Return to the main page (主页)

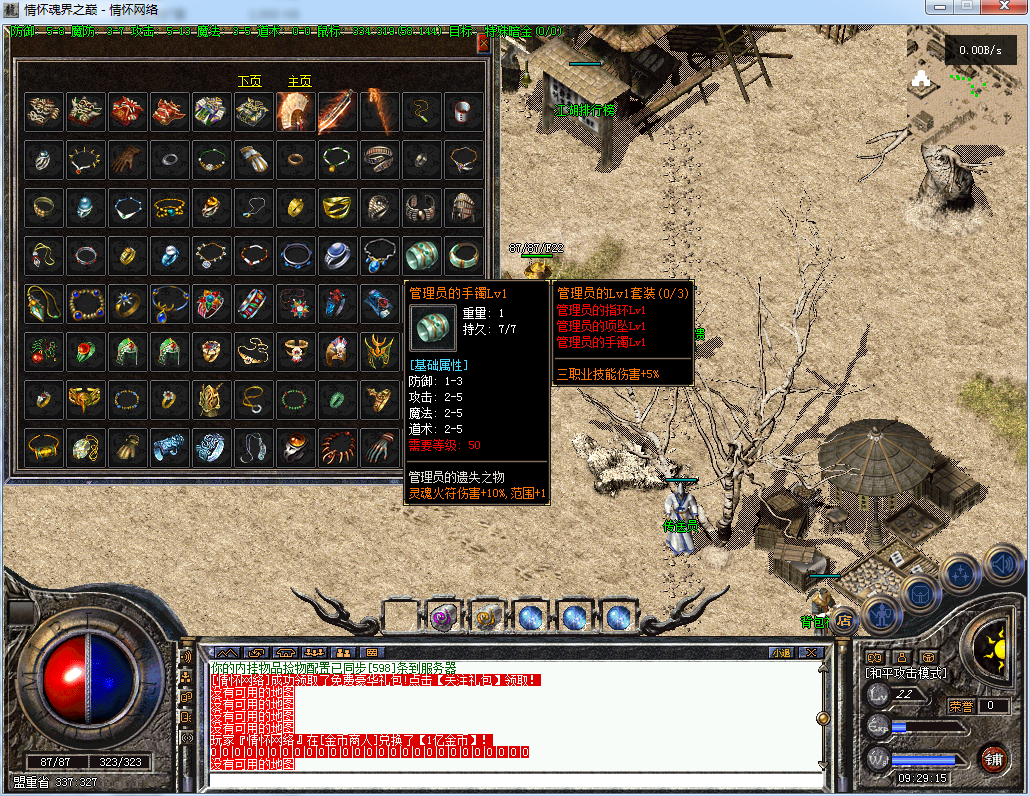pos(299,81)
